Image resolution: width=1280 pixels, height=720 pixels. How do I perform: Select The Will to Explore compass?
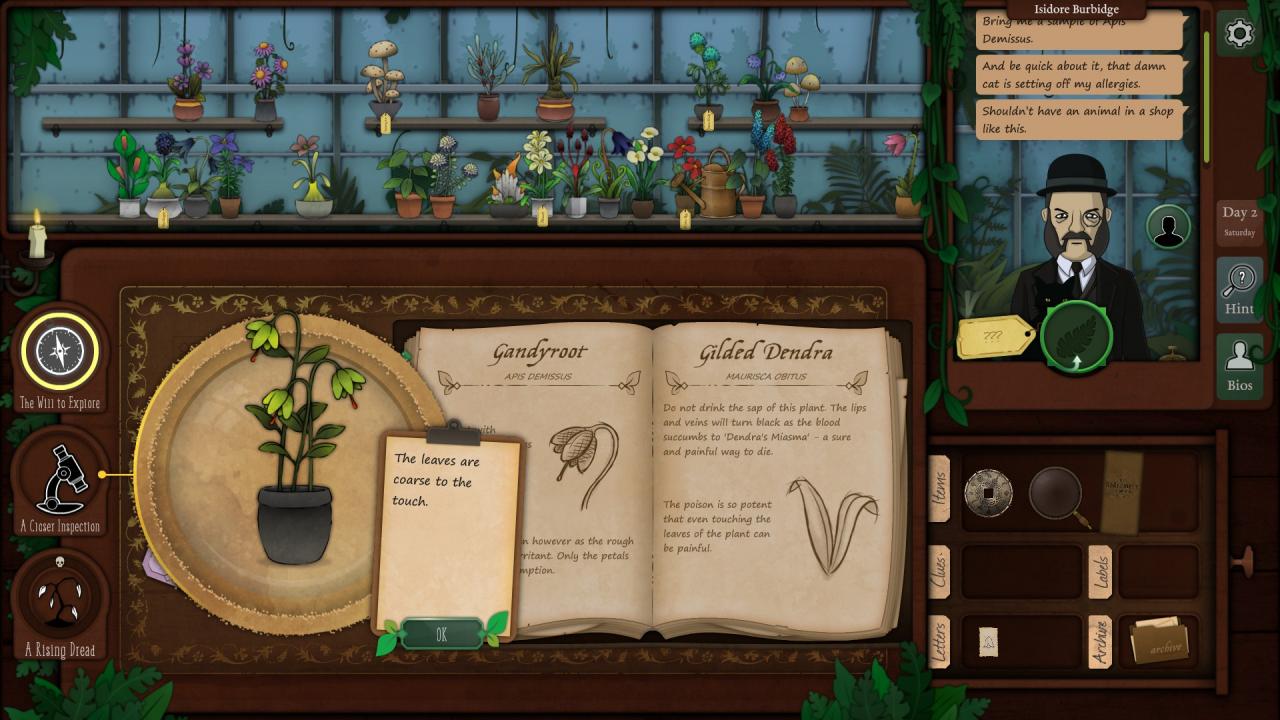tap(60, 352)
